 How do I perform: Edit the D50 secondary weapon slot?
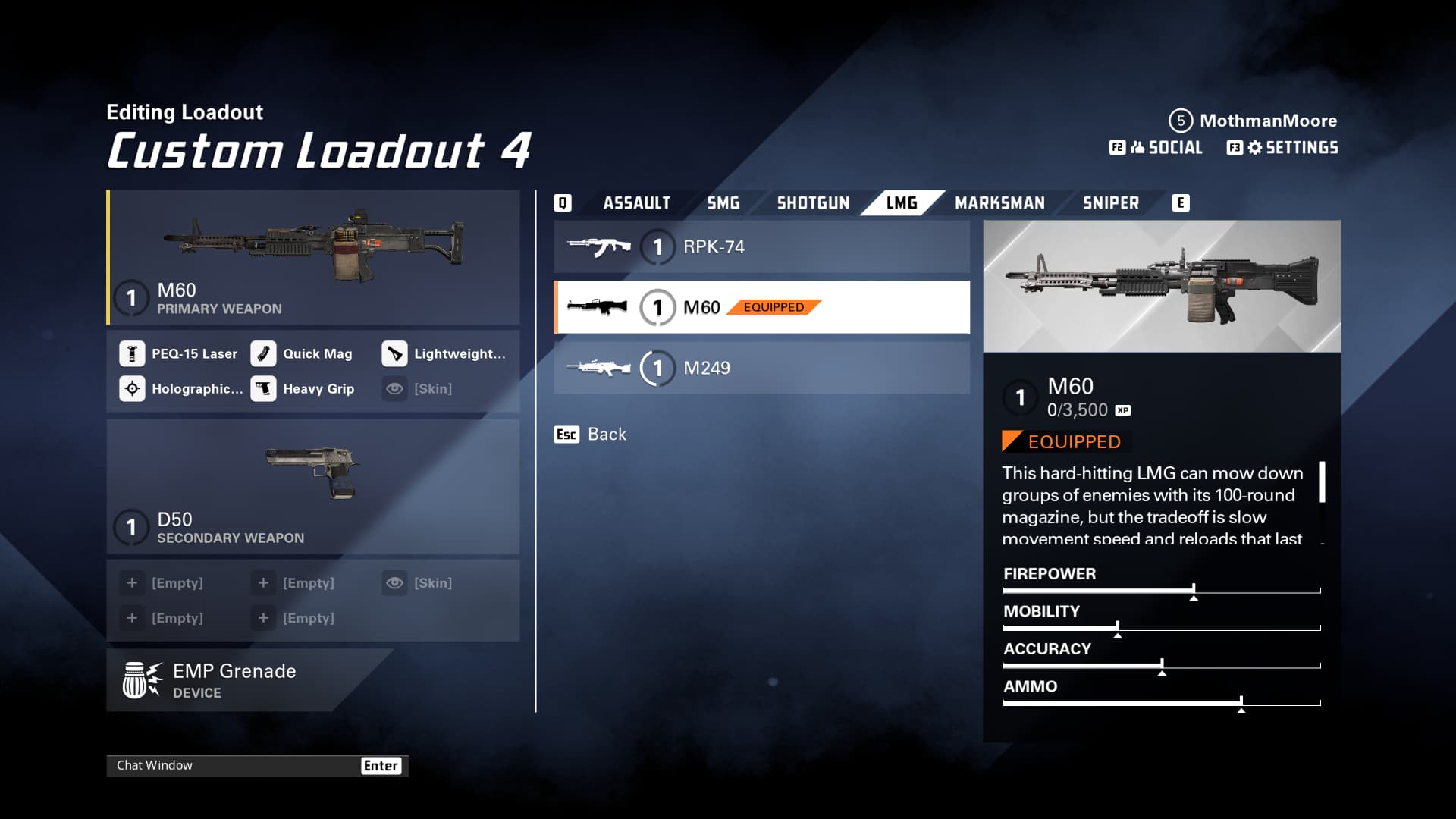tap(313, 487)
